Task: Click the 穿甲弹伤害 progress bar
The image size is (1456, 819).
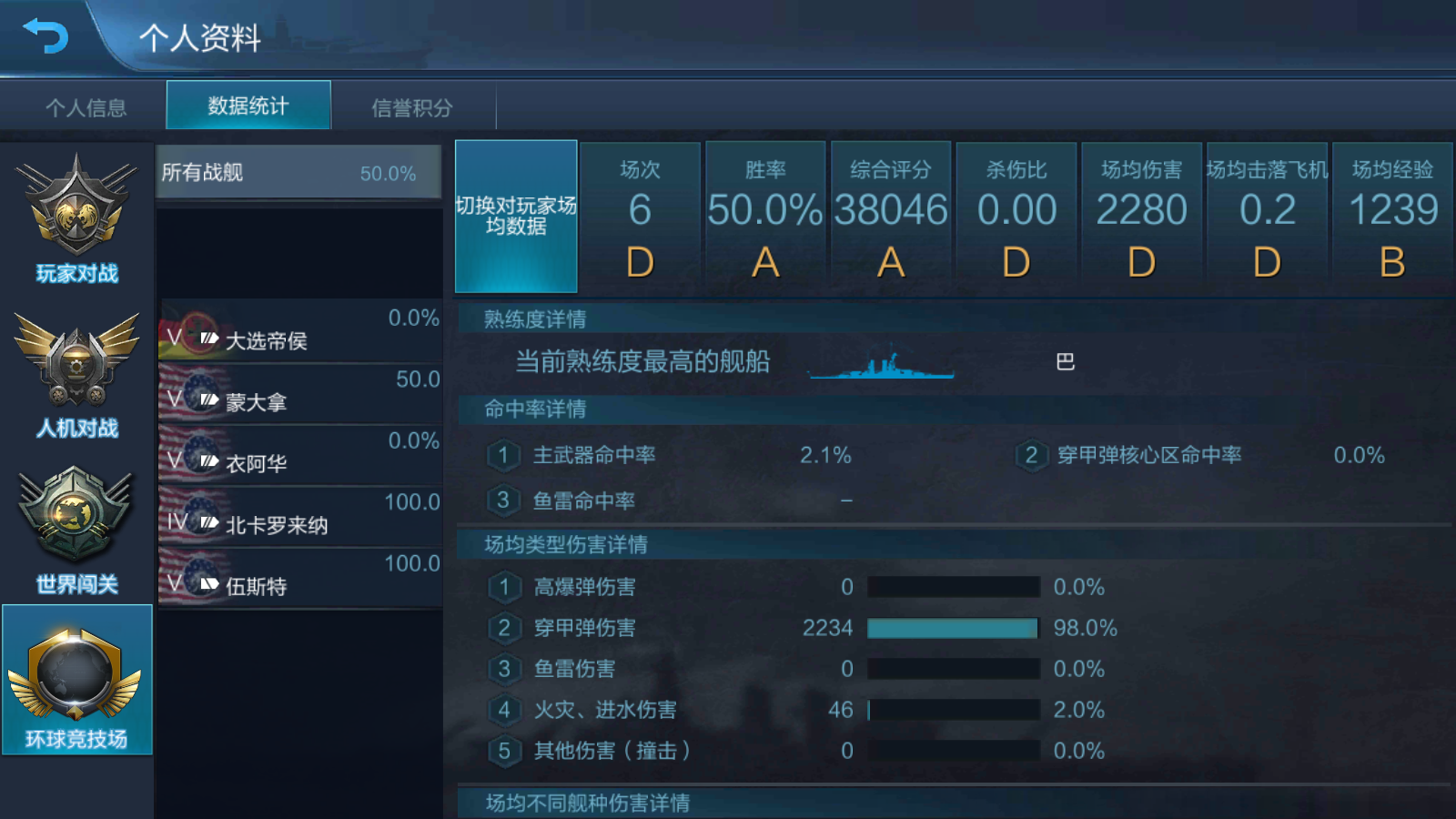Action: [x=953, y=628]
